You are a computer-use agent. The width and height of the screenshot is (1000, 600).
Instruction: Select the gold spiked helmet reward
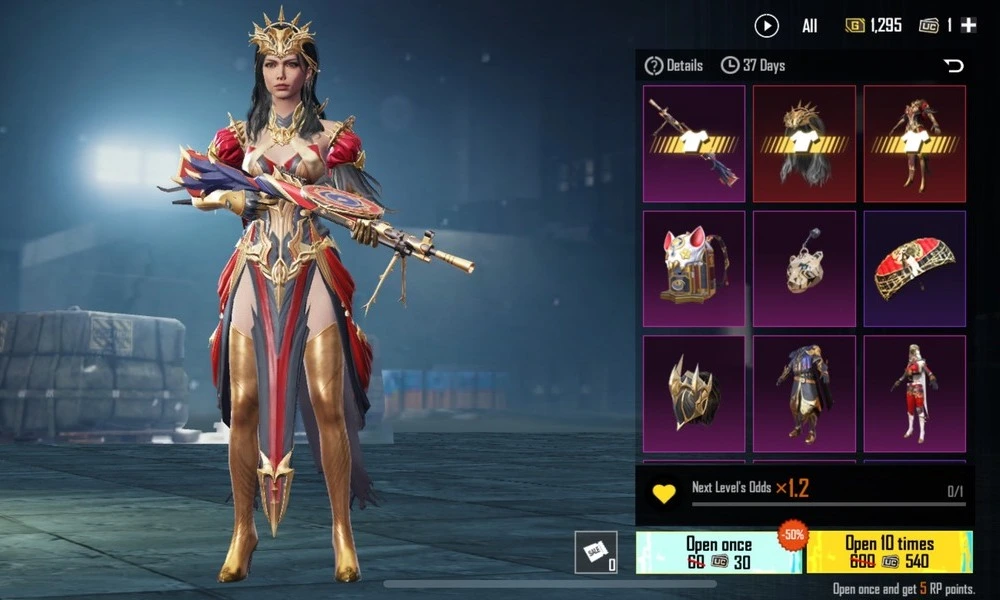pos(694,393)
